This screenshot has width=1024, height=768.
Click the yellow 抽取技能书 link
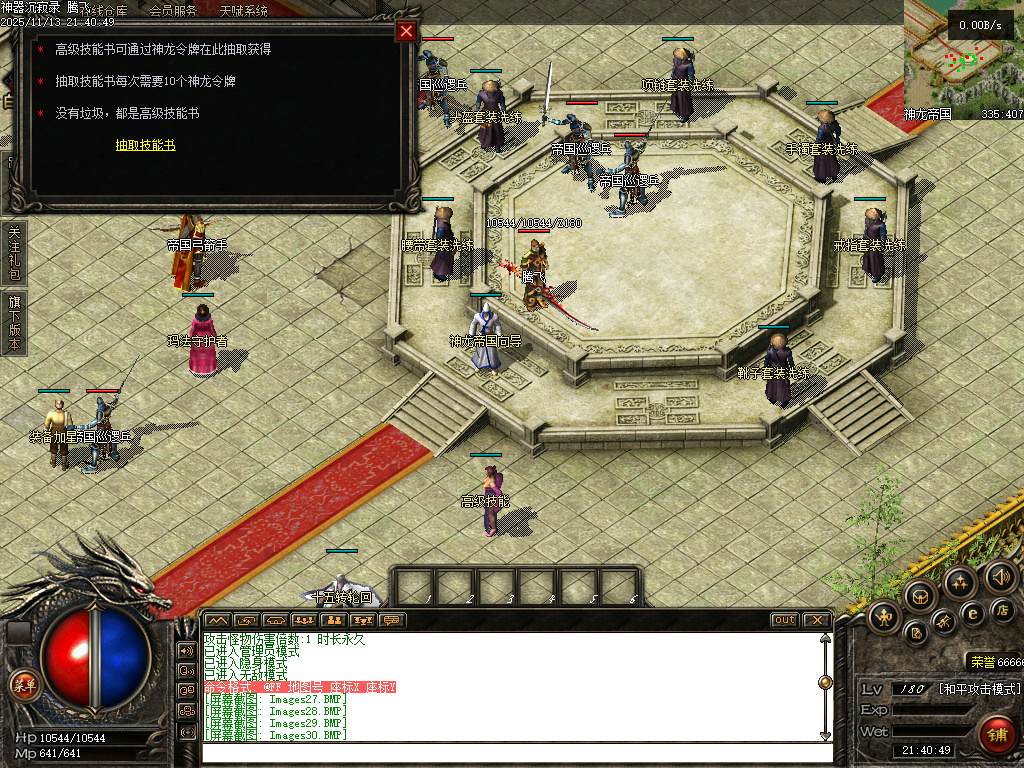[x=145, y=145]
